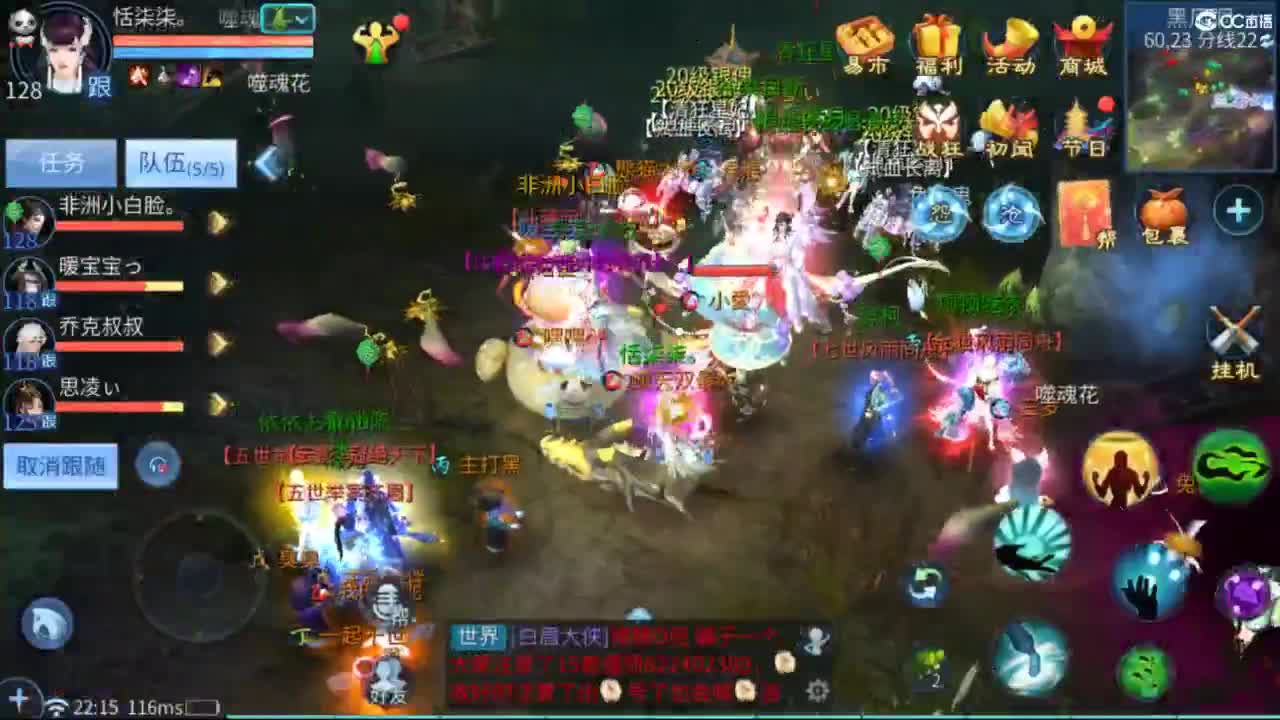
Task: Open the 福利 welfare gift icon
Action: (x=938, y=42)
